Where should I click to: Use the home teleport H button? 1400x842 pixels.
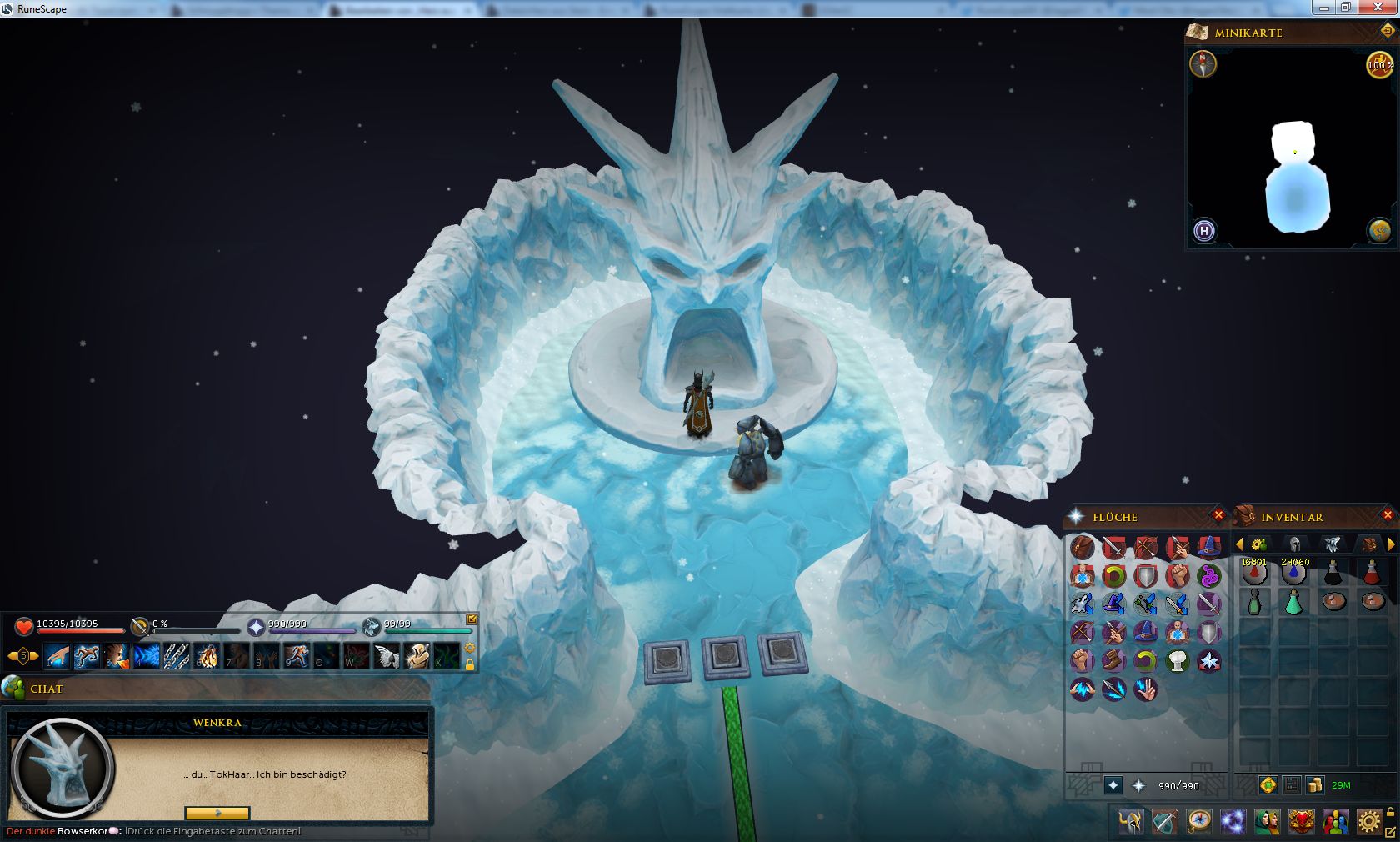pyautogui.click(x=1203, y=231)
